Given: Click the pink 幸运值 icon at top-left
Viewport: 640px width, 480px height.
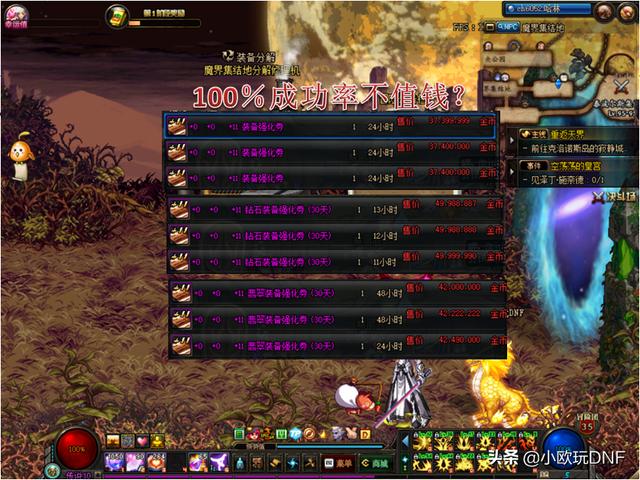Looking at the screenshot, I should coord(17,14).
